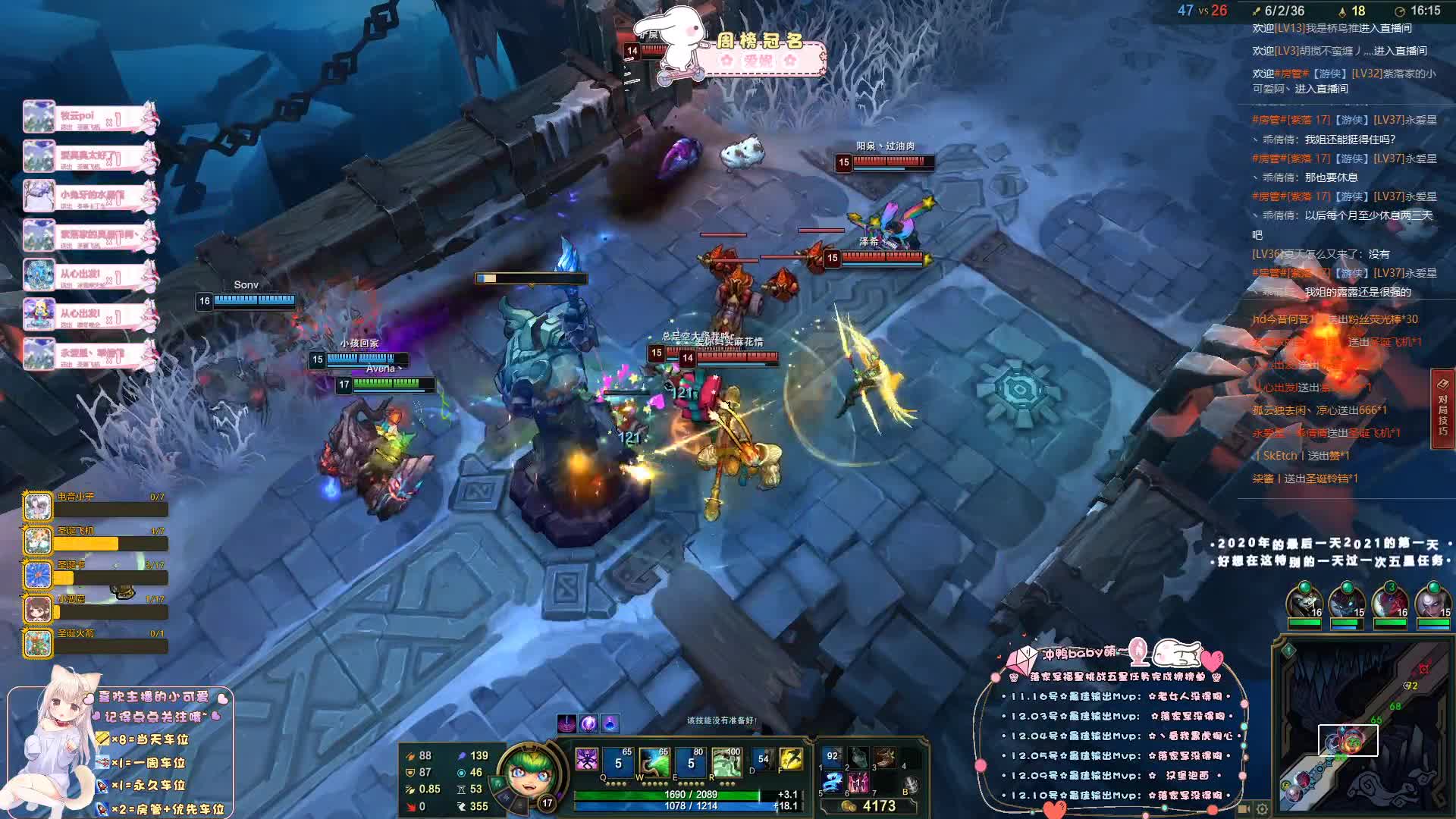Use the Flash summoner spell on F
This screenshot has height=819, width=1456.
pyautogui.click(x=791, y=759)
